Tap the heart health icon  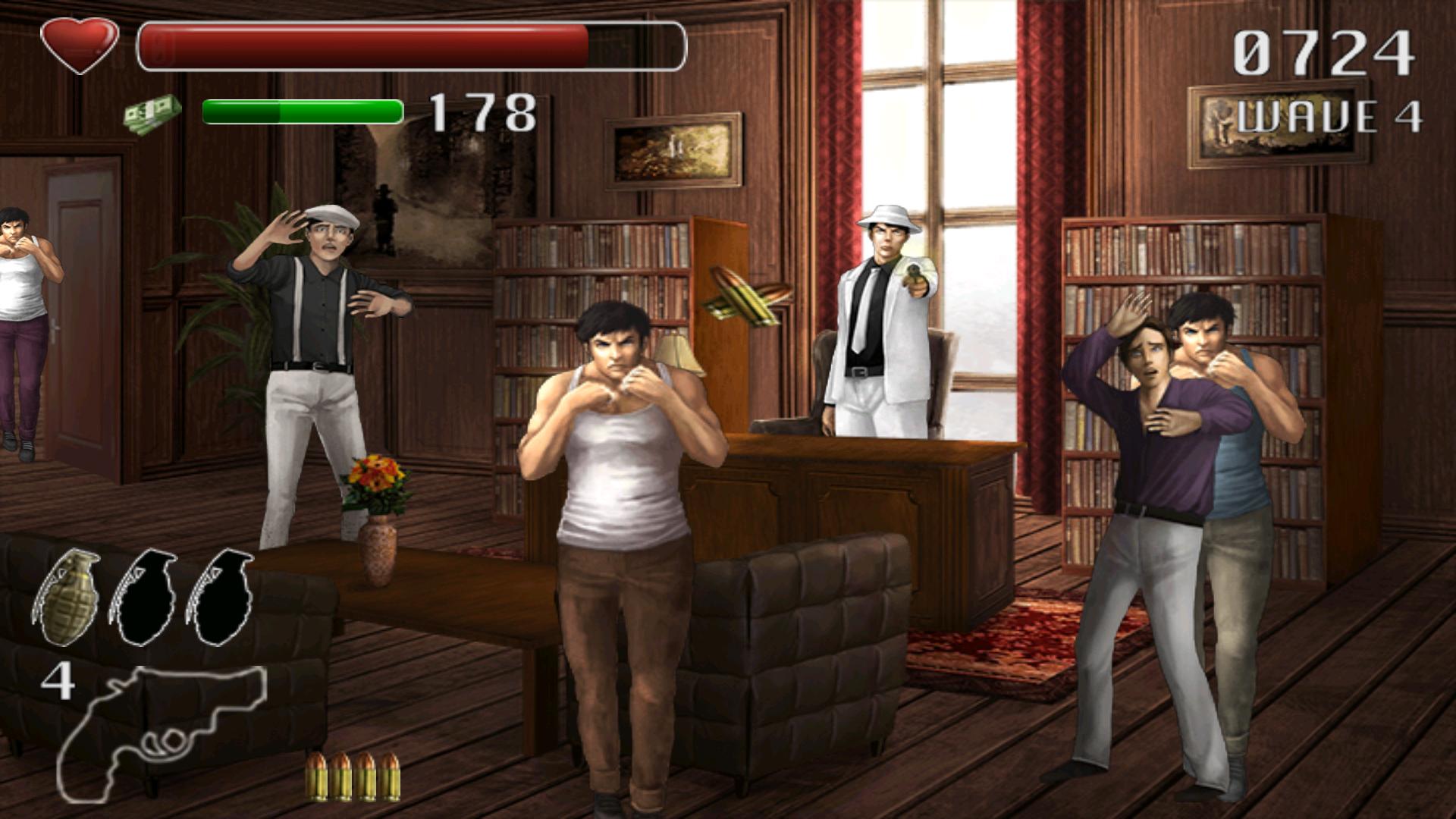coord(81,43)
